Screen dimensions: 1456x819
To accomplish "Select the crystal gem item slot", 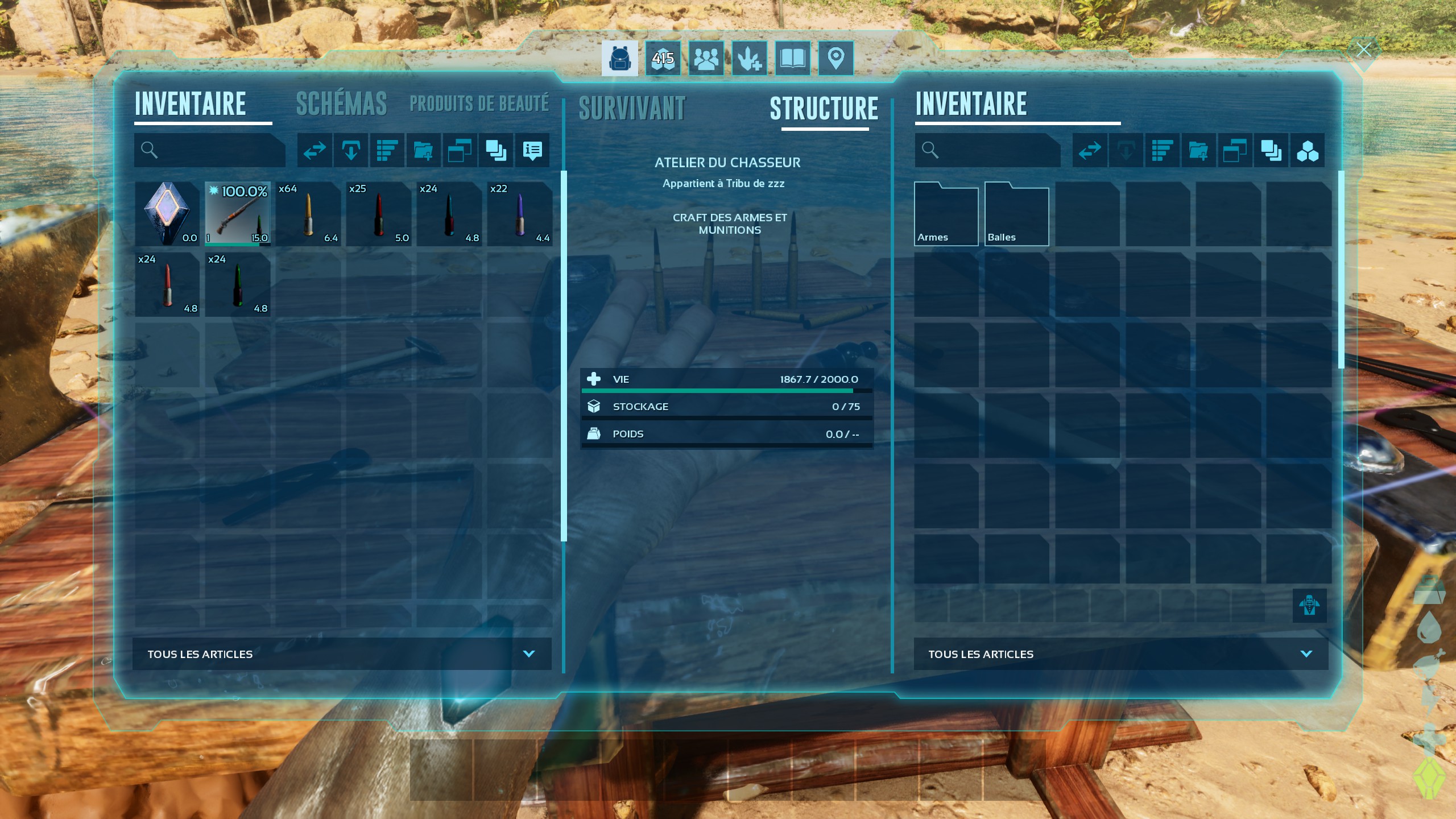I will 167,214.
